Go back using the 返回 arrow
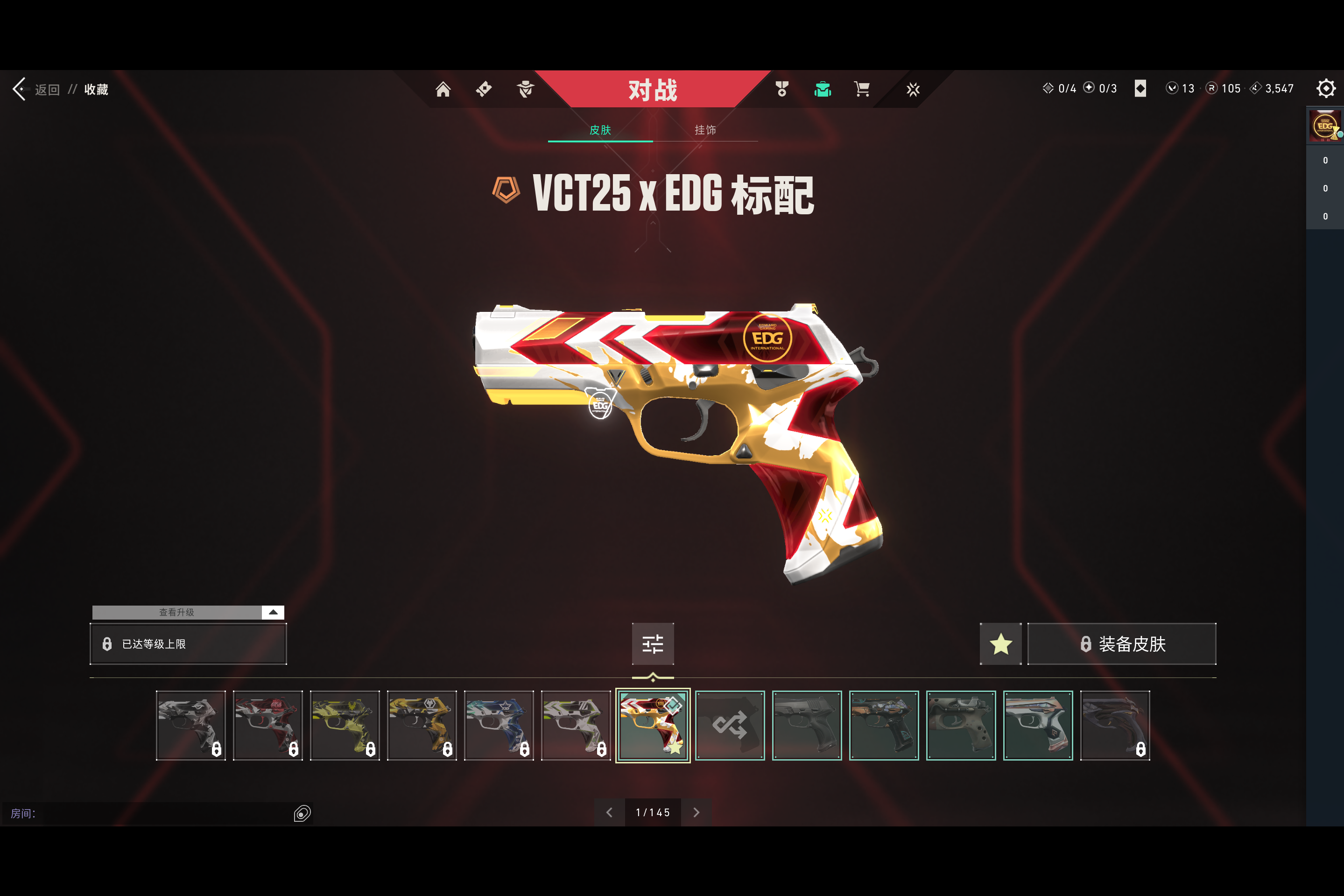 point(21,89)
